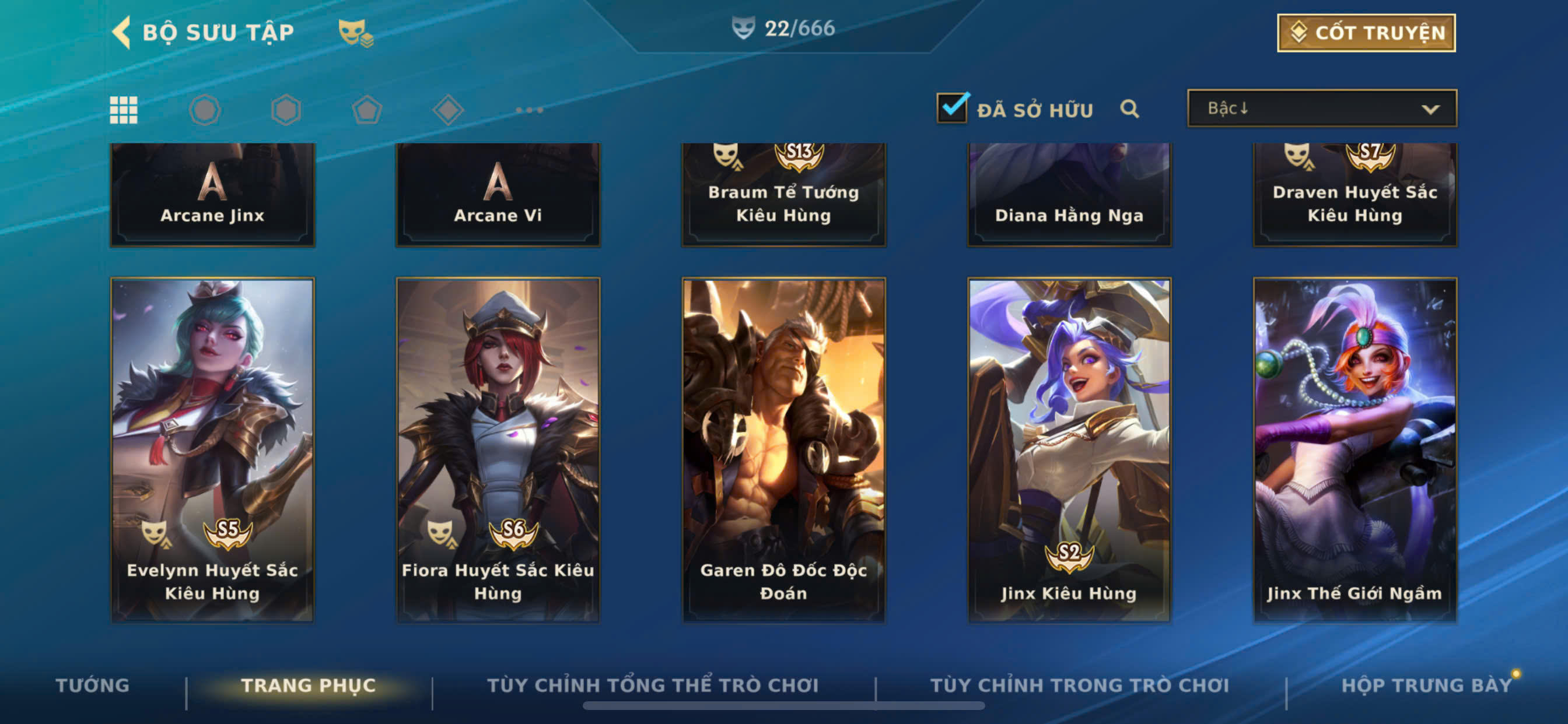Image resolution: width=1568 pixels, height=724 pixels.
Task: Open the Cốt Truyện story button
Action: [x=1366, y=33]
